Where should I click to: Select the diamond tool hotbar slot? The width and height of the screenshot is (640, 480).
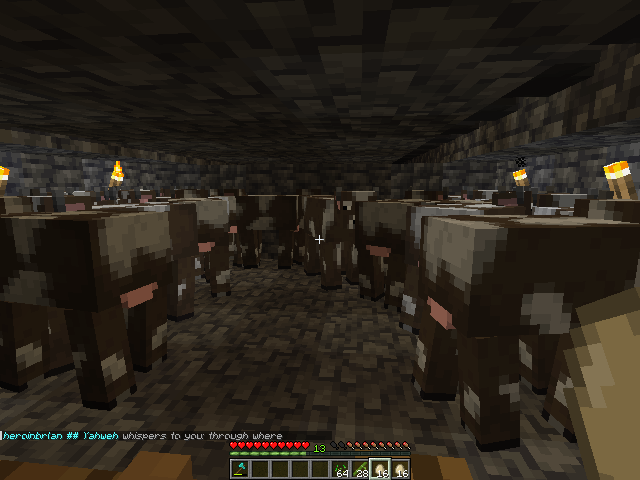(240, 469)
